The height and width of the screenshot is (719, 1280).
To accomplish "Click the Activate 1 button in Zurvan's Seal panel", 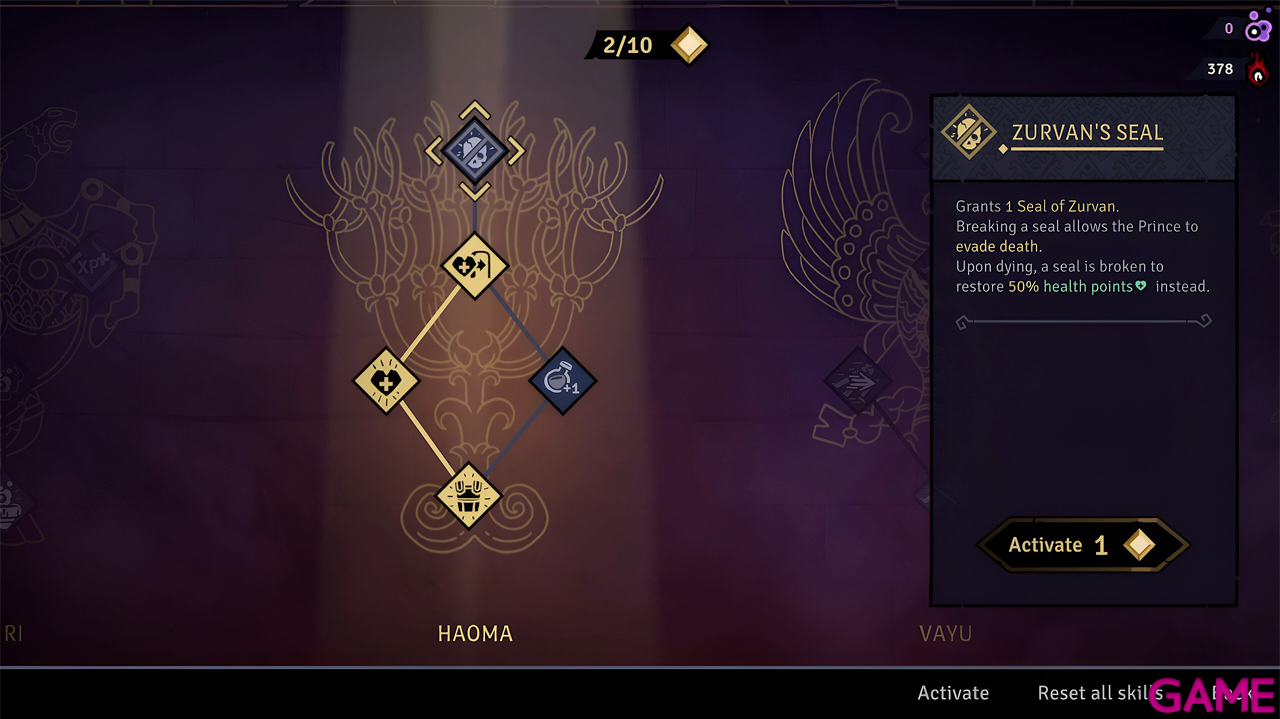I will [1082, 545].
